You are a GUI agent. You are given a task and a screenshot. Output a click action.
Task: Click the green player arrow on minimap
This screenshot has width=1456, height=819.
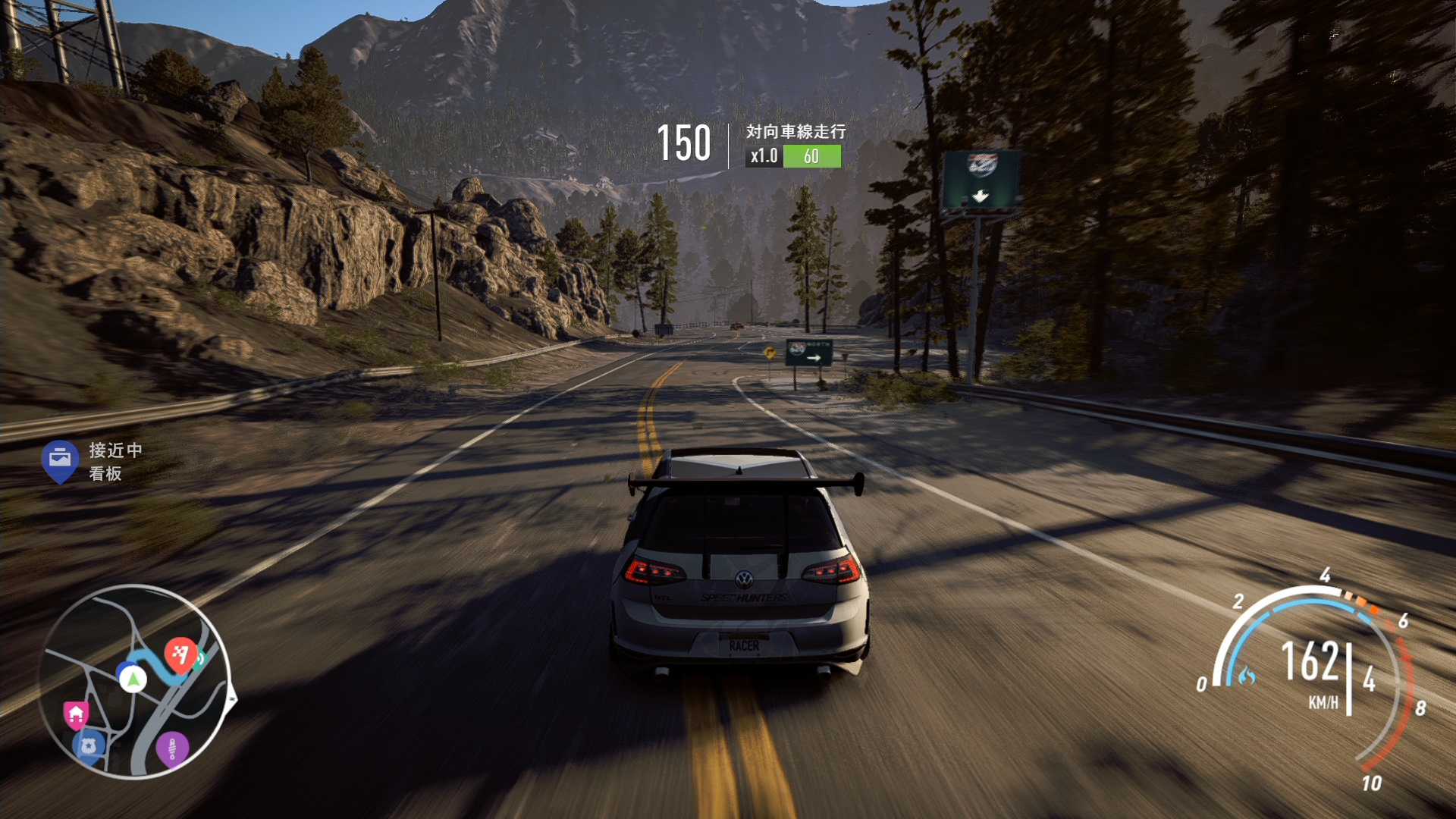(x=133, y=678)
